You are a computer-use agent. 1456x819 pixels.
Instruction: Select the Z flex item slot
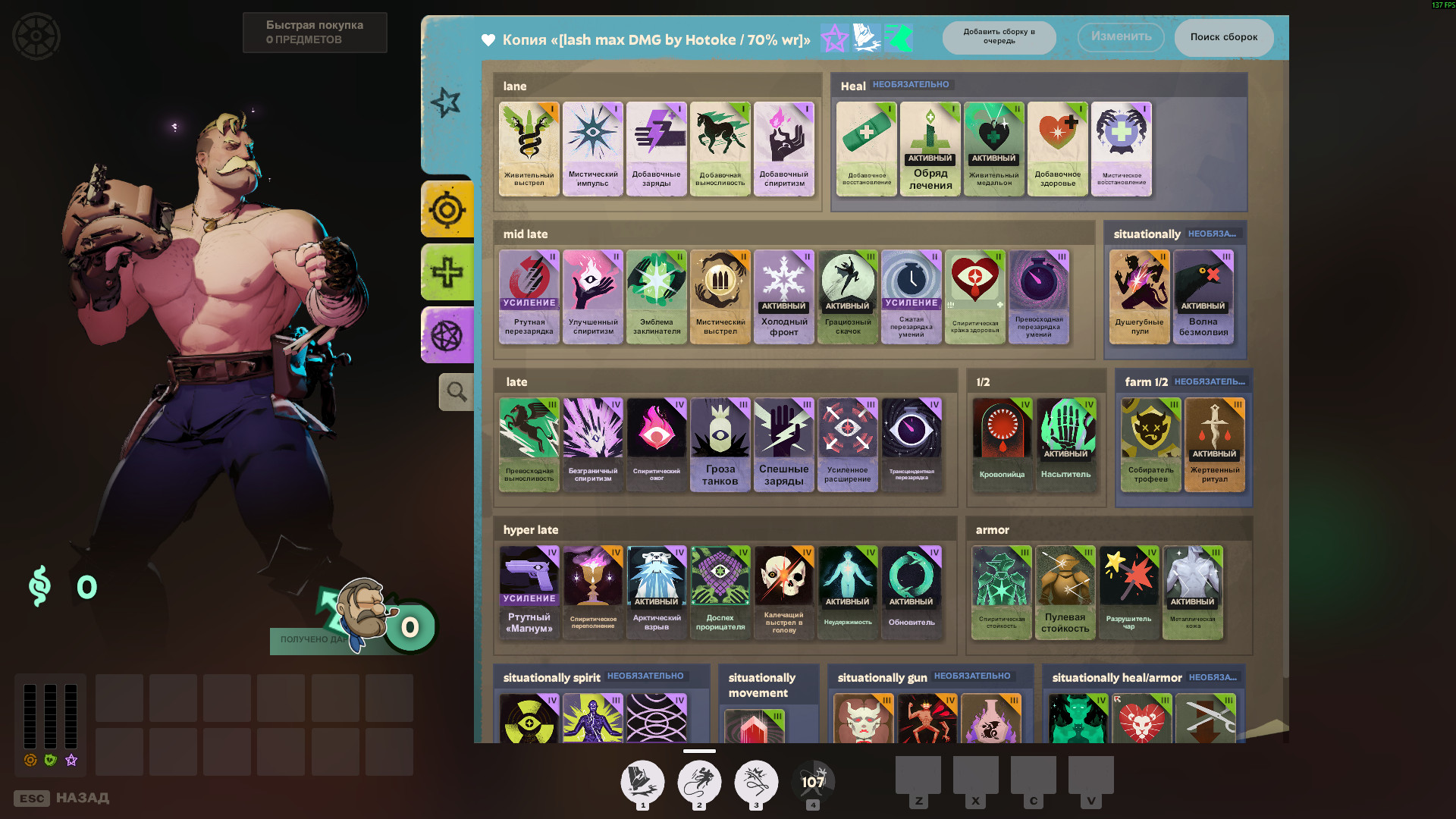pos(920,777)
